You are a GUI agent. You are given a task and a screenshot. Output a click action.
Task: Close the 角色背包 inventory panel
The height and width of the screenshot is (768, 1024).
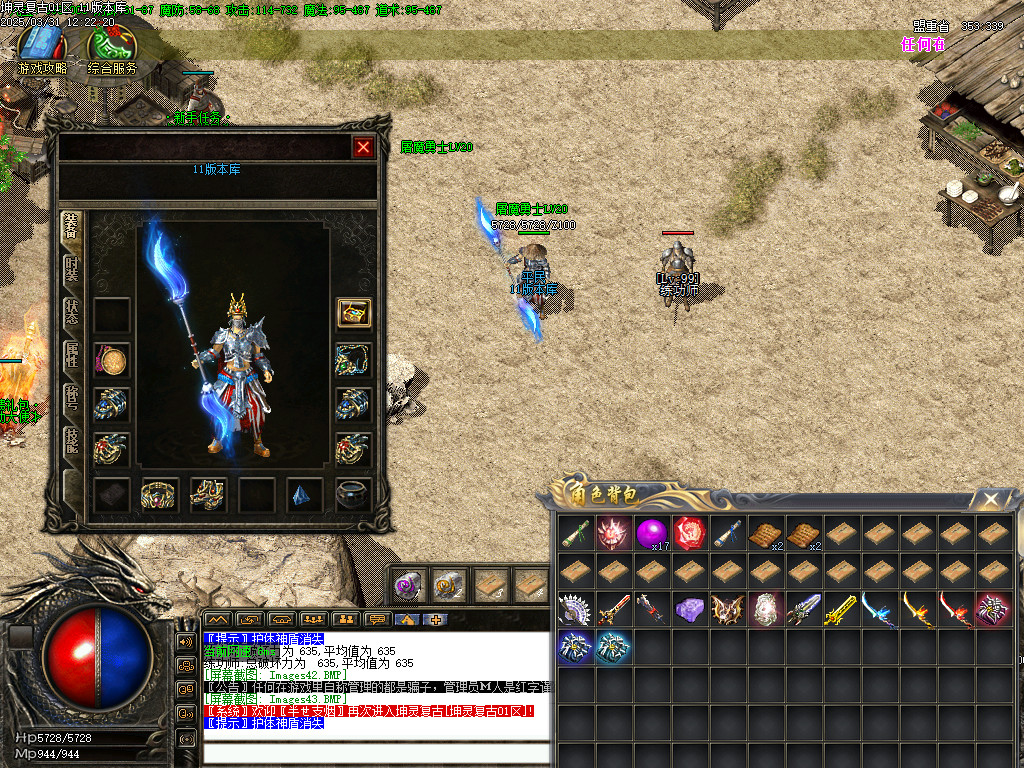990,499
